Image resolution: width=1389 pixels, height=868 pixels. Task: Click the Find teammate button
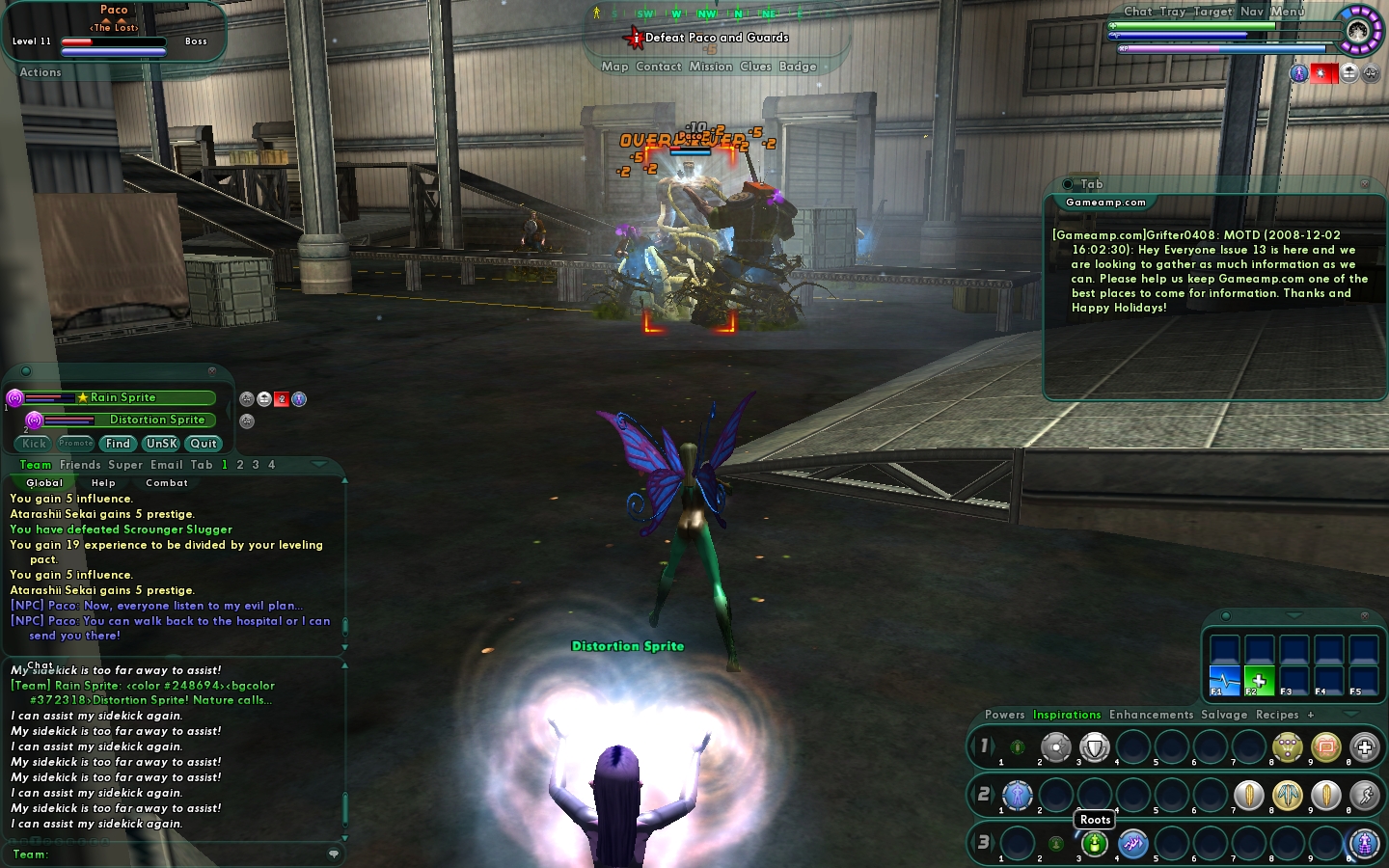point(118,444)
